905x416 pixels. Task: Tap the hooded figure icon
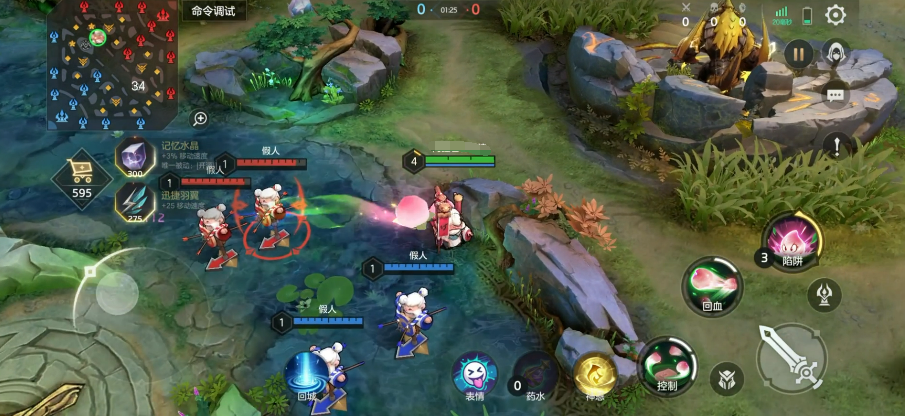pyautogui.click(x=835, y=53)
